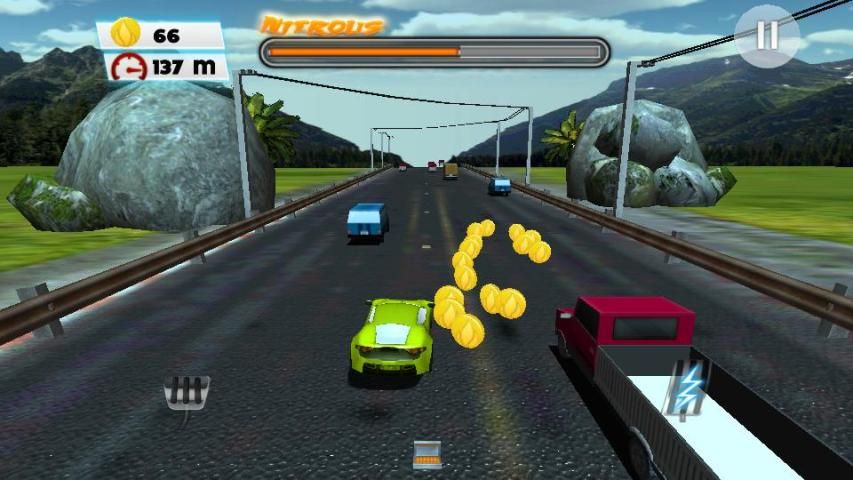Activate the lightning bolt nitrous boost
The height and width of the screenshot is (480, 853).
click(688, 388)
